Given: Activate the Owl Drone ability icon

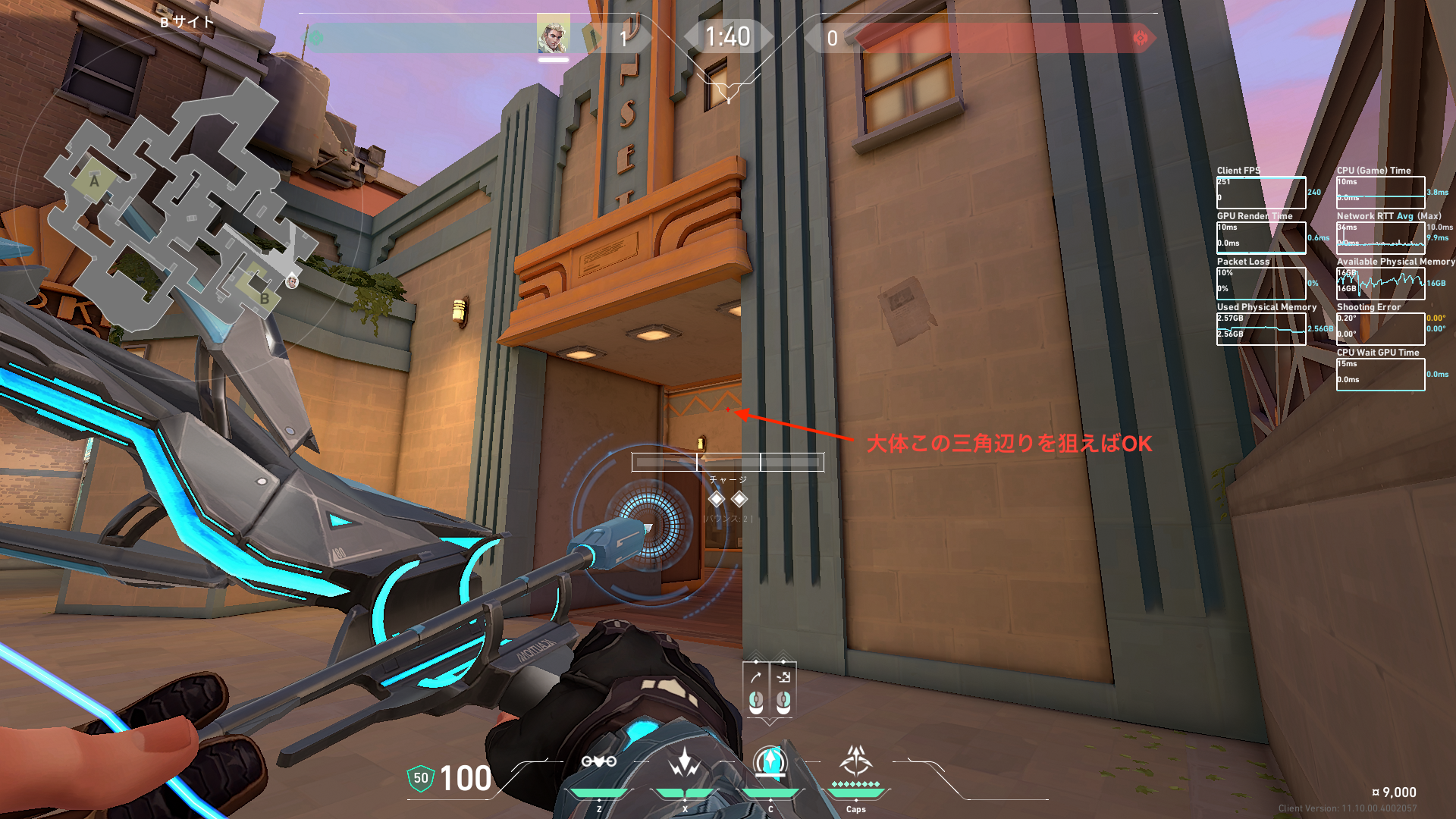Looking at the screenshot, I should (x=599, y=761).
